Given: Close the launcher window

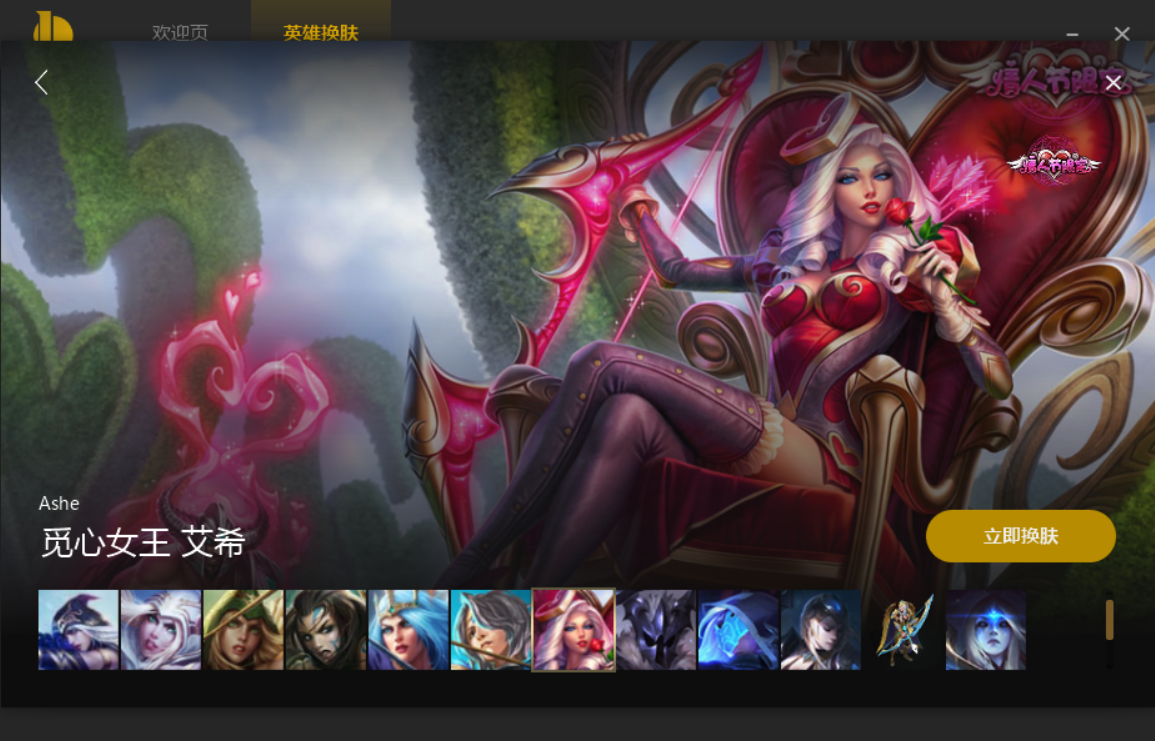Looking at the screenshot, I should coord(1122,34).
